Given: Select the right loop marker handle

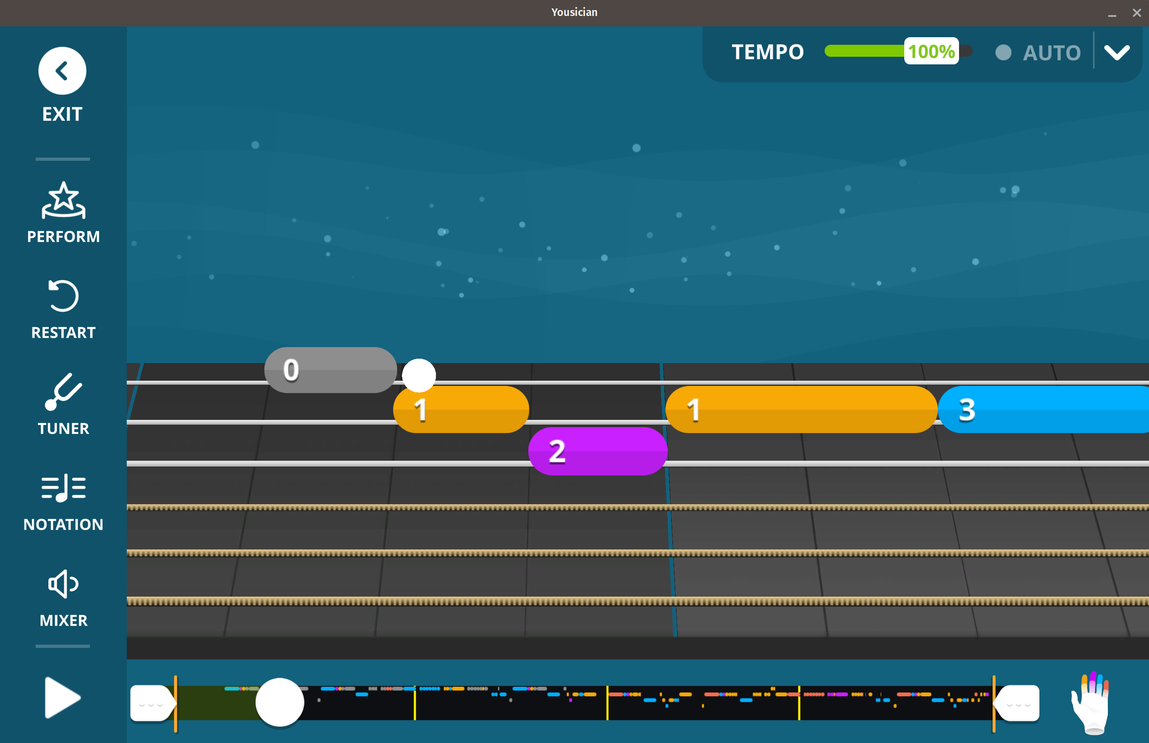Looking at the screenshot, I should click(x=1018, y=703).
